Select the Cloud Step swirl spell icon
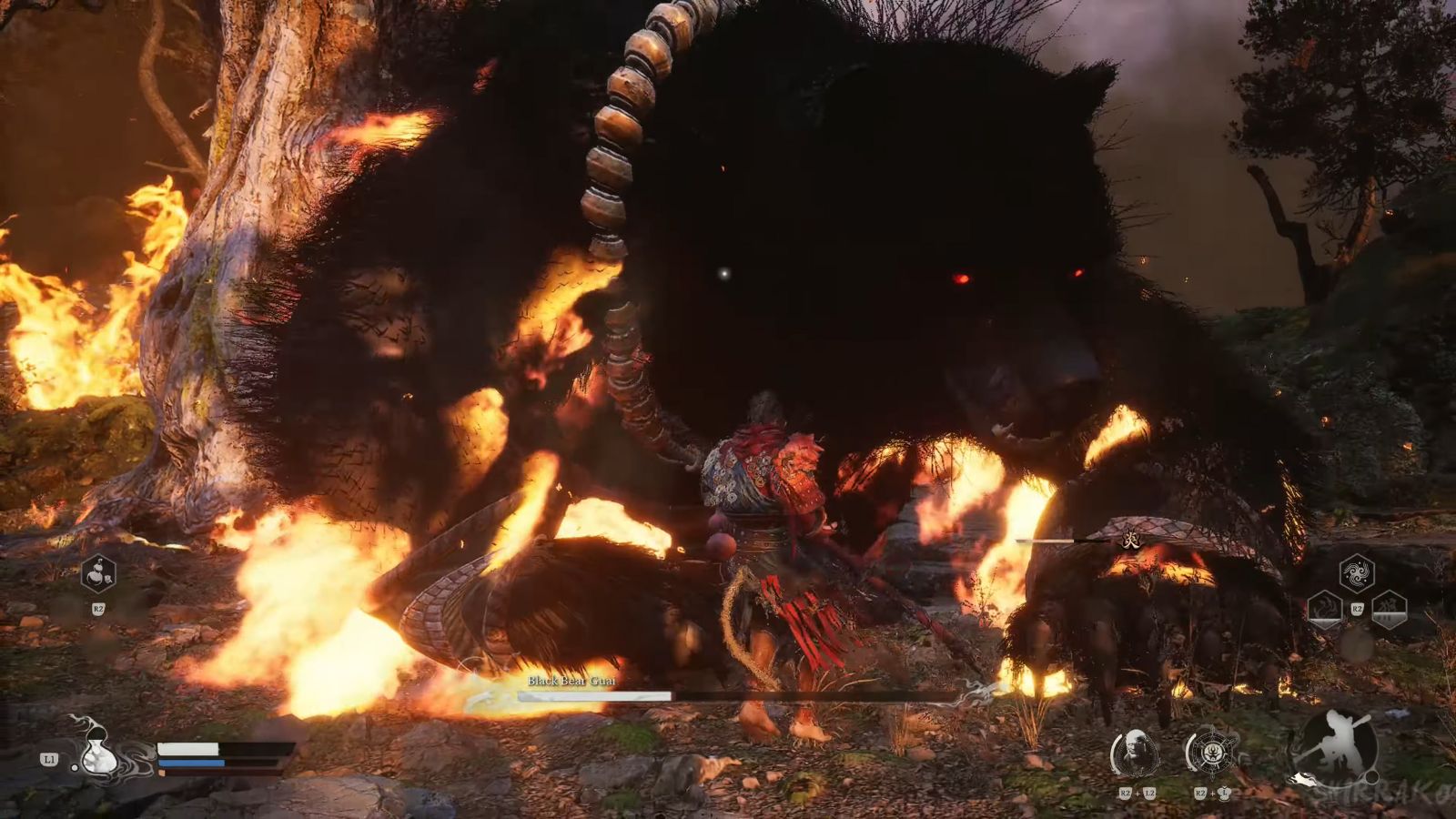 [x=1357, y=571]
